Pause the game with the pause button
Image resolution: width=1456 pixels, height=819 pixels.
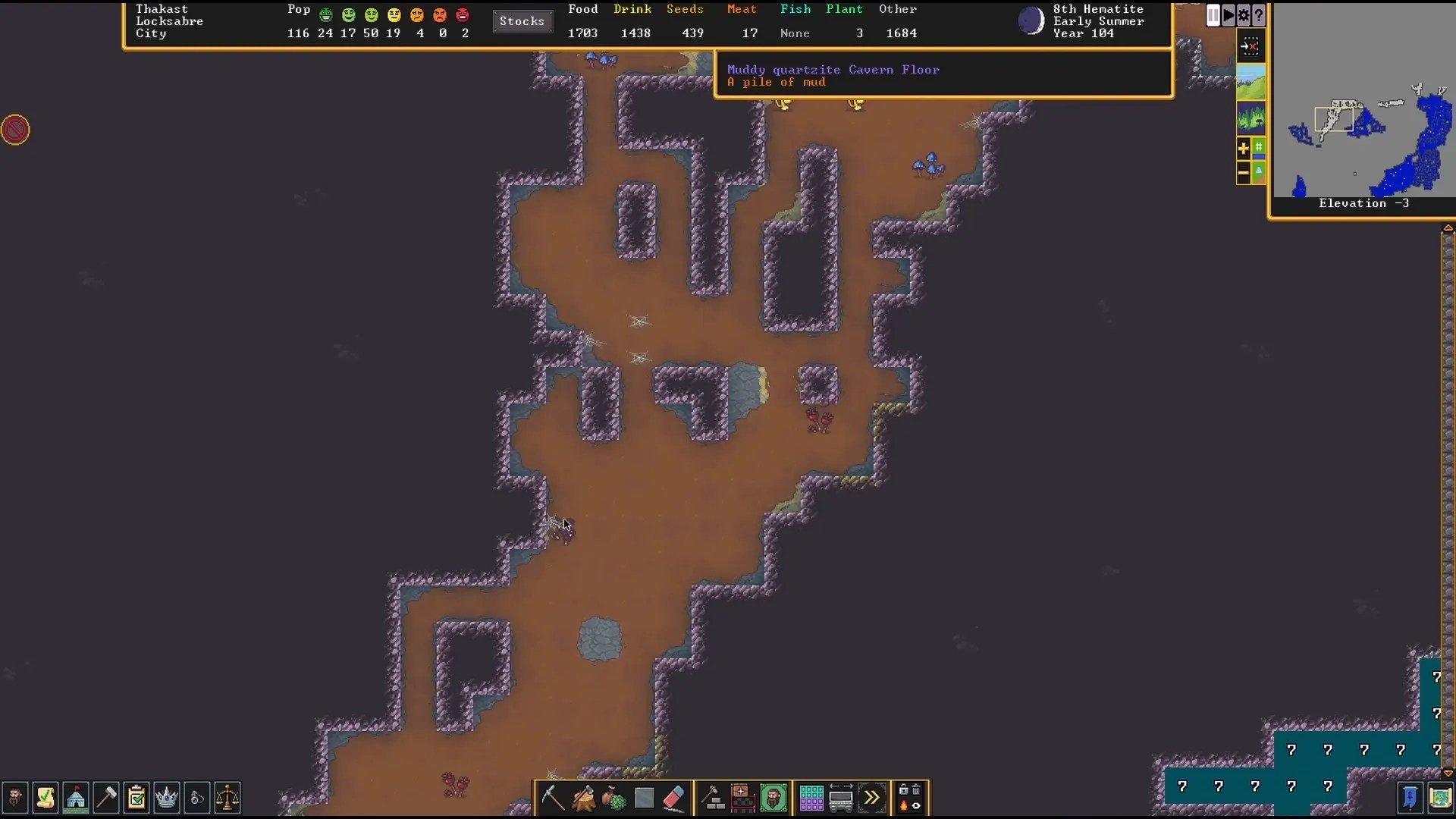pyautogui.click(x=1213, y=15)
